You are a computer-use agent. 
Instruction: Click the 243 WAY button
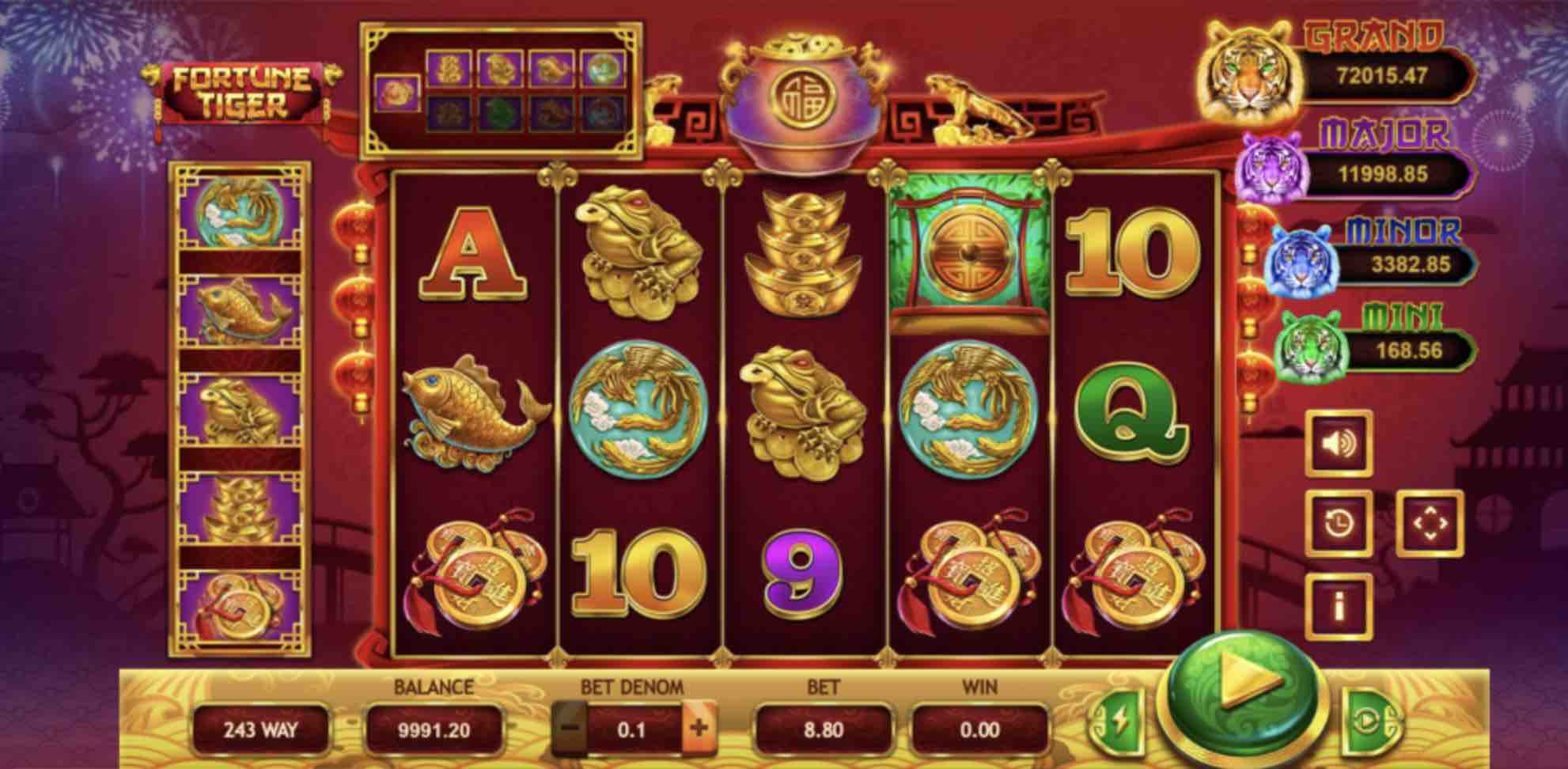[x=260, y=730]
